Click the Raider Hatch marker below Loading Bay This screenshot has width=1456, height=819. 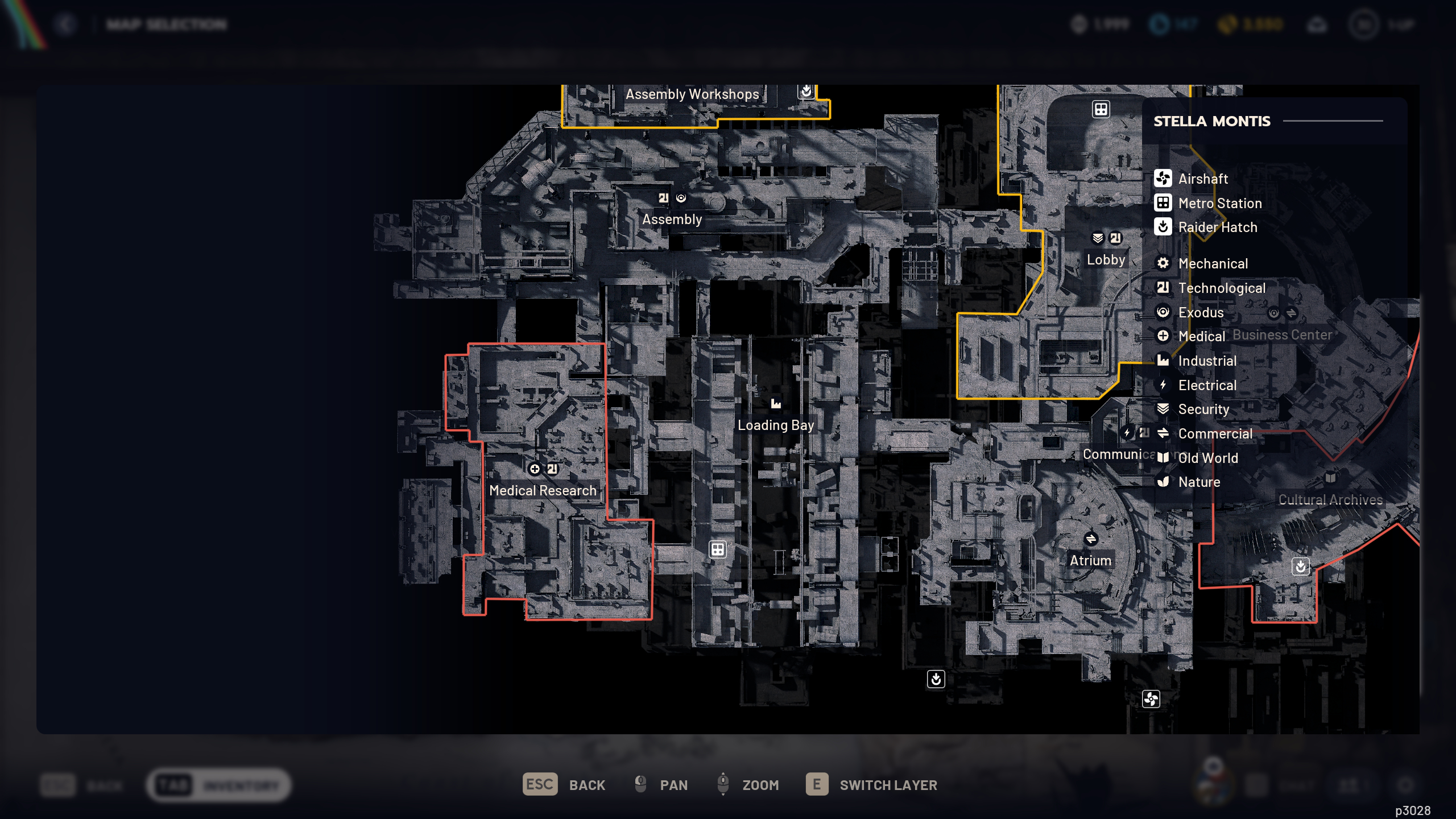point(936,679)
